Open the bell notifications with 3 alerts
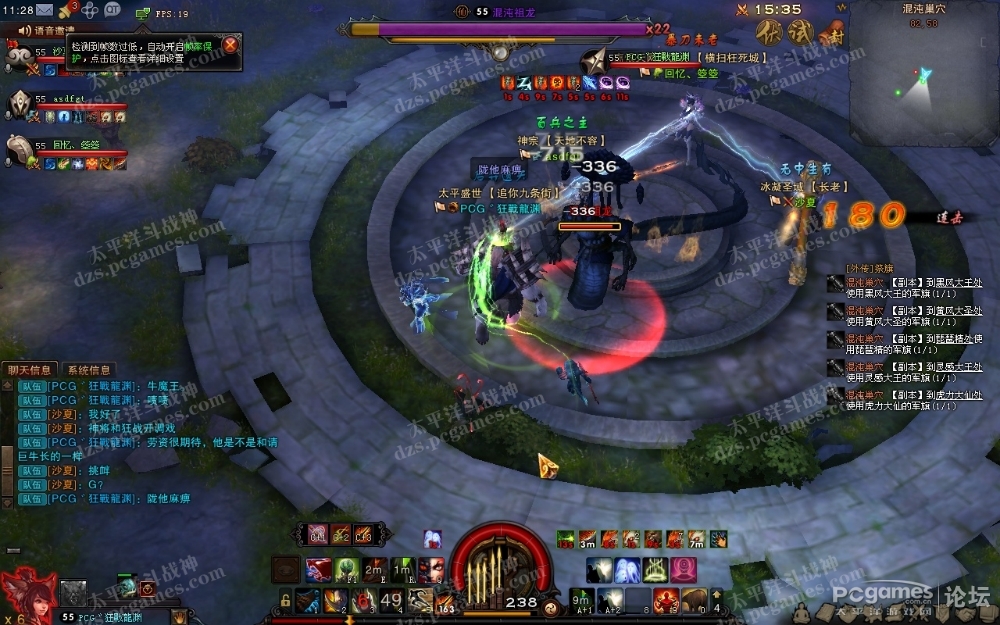 [67, 10]
